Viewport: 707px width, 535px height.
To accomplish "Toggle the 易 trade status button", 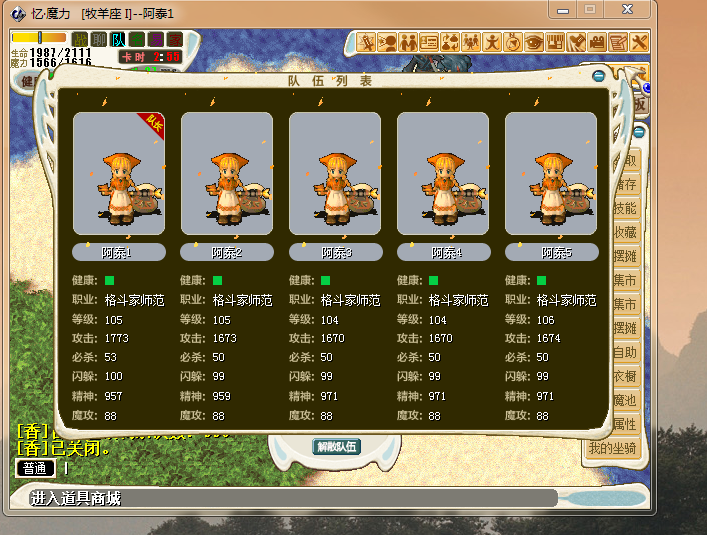I will tap(156, 39).
